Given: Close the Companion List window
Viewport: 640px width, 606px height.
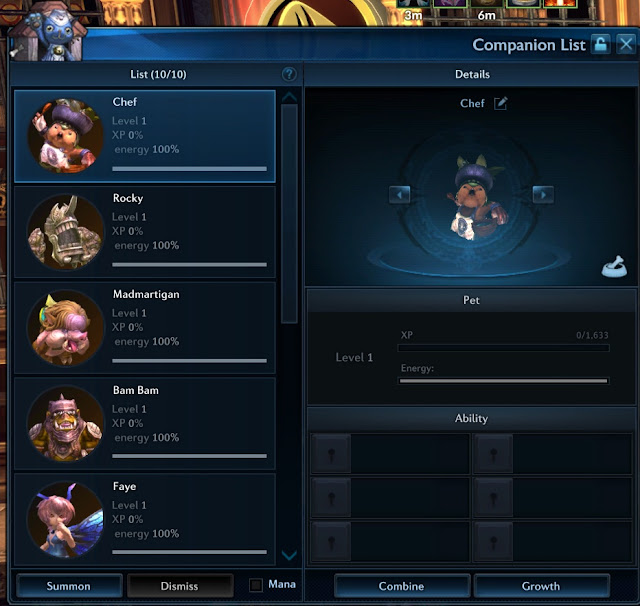Looking at the screenshot, I should click(626, 44).
